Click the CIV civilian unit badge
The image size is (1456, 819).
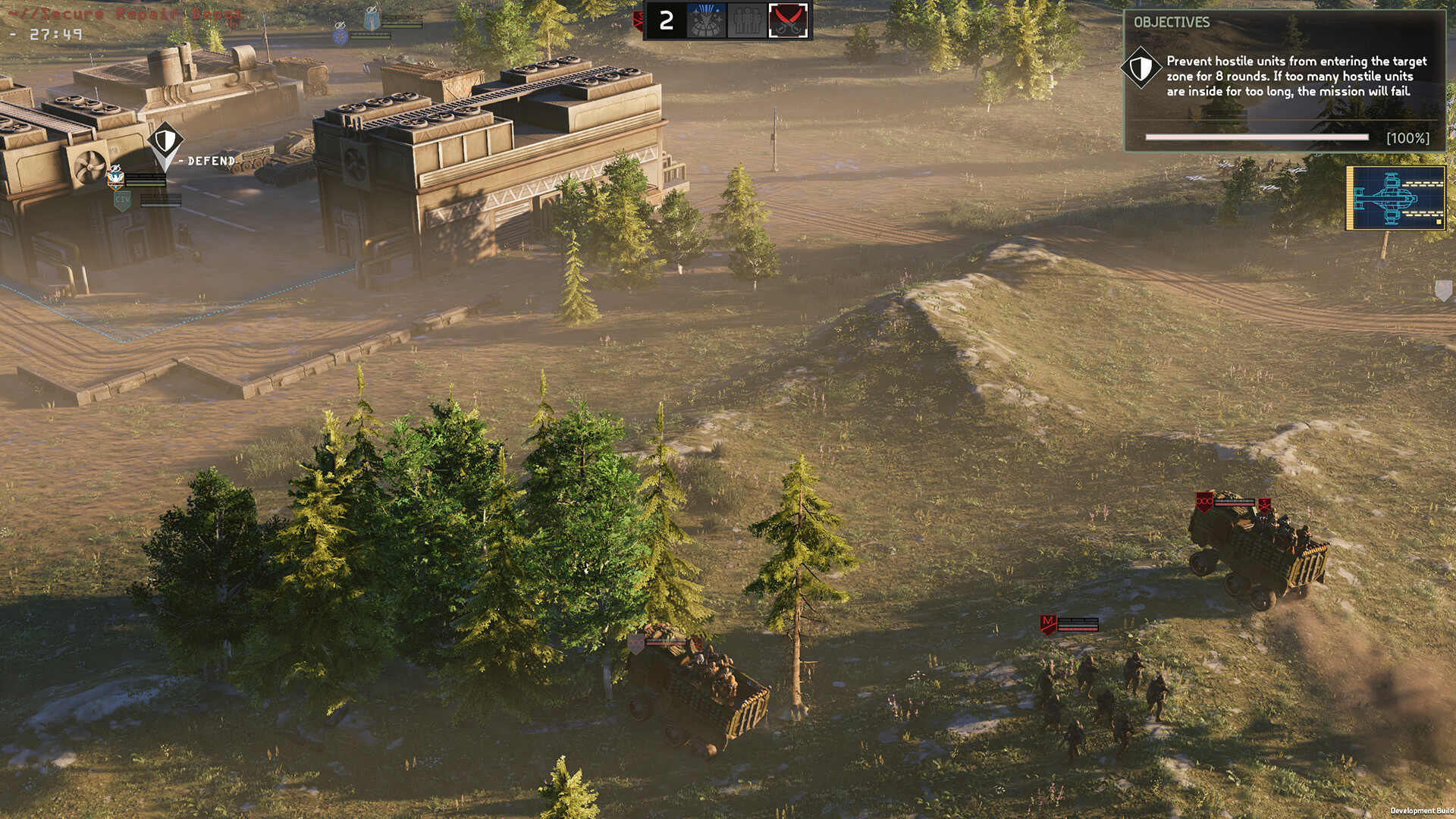pos(123,200)
